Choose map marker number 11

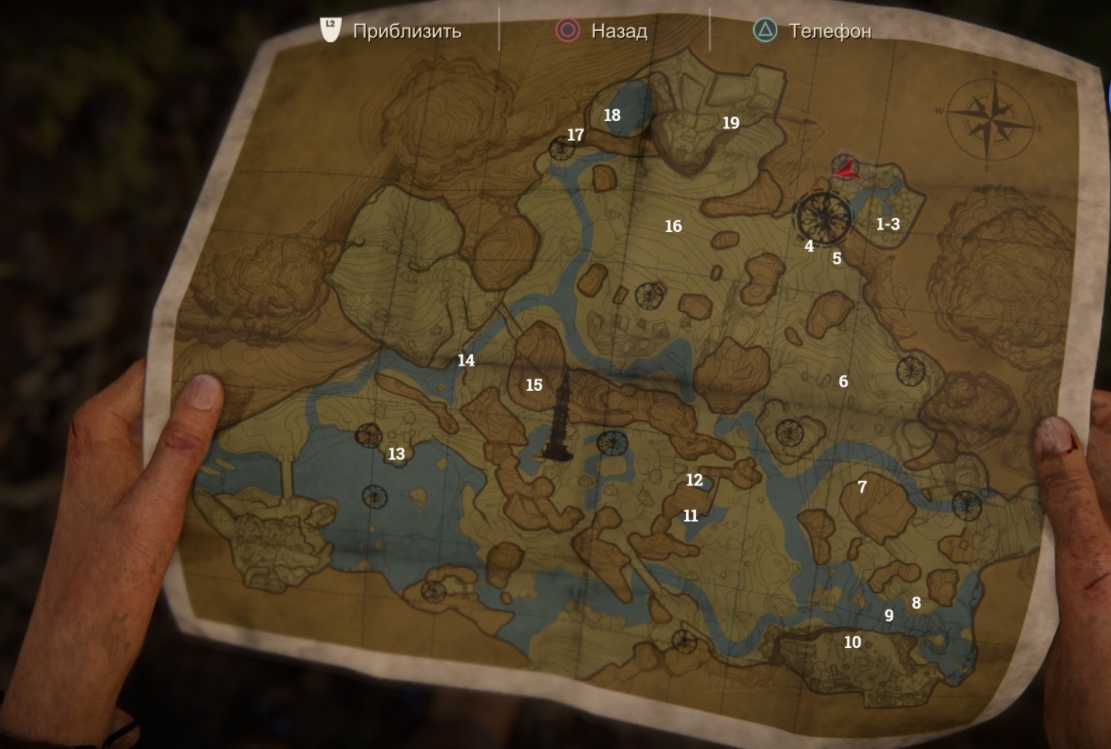coord(690,516)
